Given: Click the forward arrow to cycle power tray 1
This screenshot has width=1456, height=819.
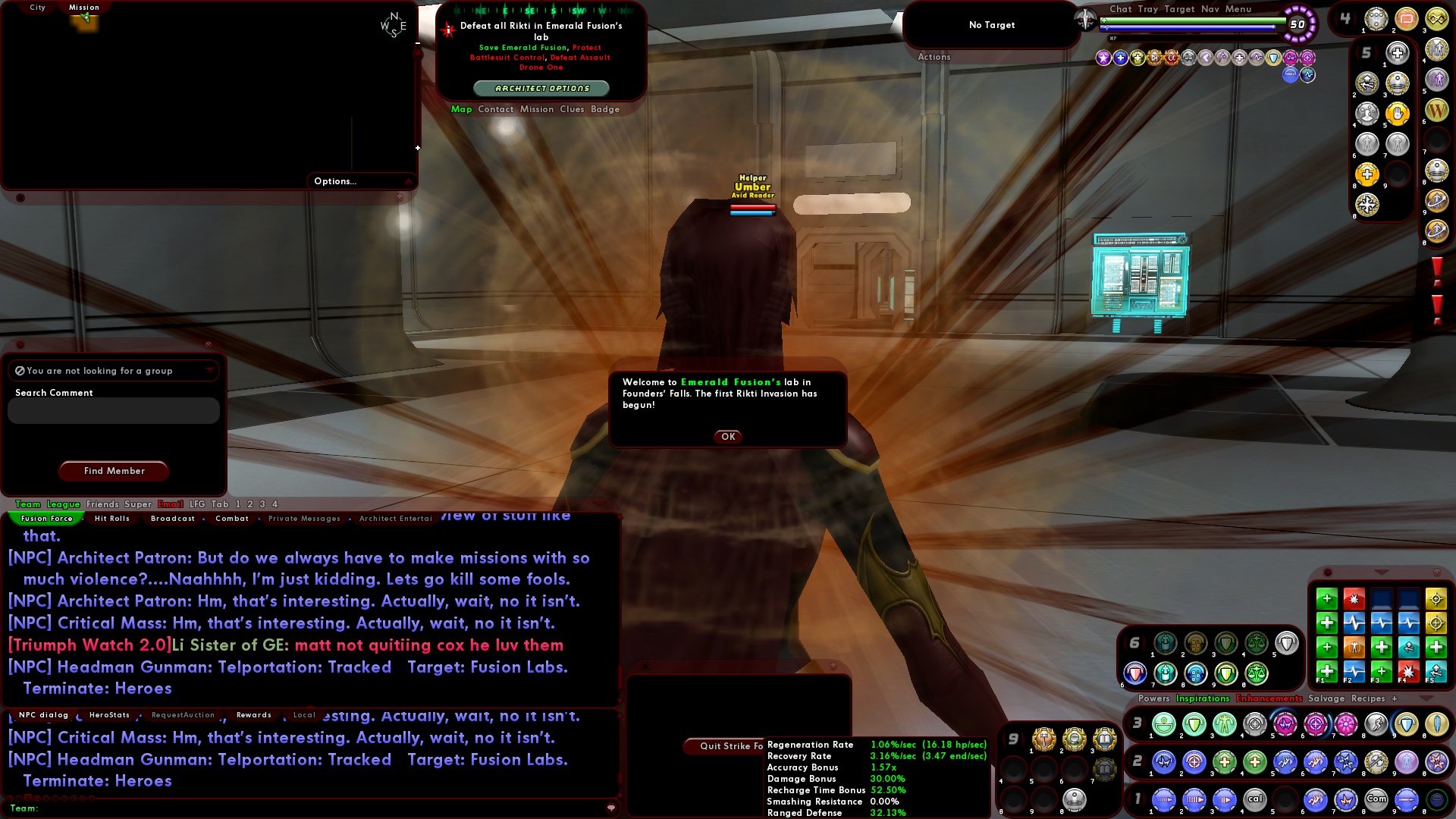Looking at the screenshot, I should [x=1147, y=799].
